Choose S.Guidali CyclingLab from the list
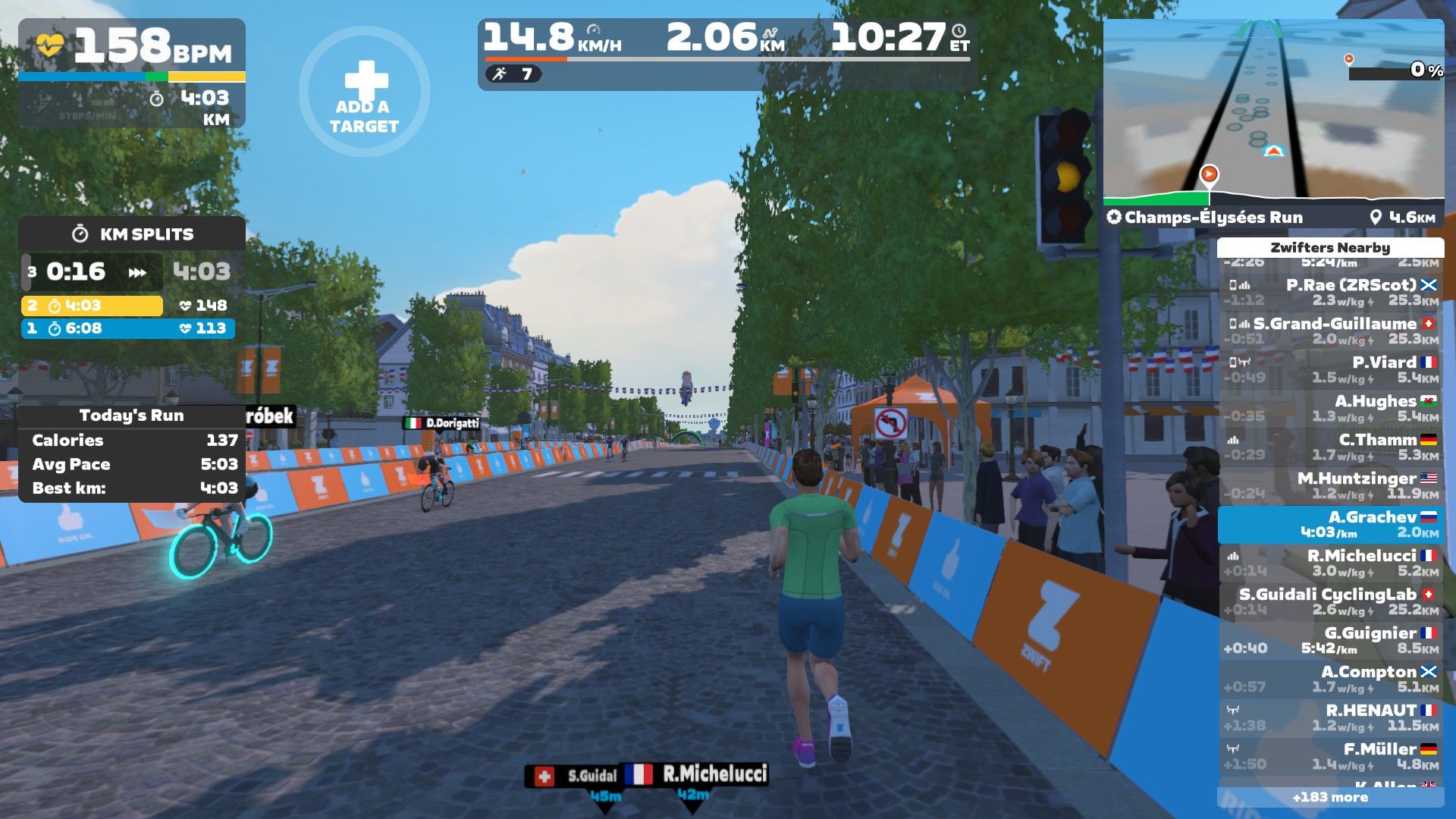Screen dimensions: 1456x819 (x=1331, y=602)
